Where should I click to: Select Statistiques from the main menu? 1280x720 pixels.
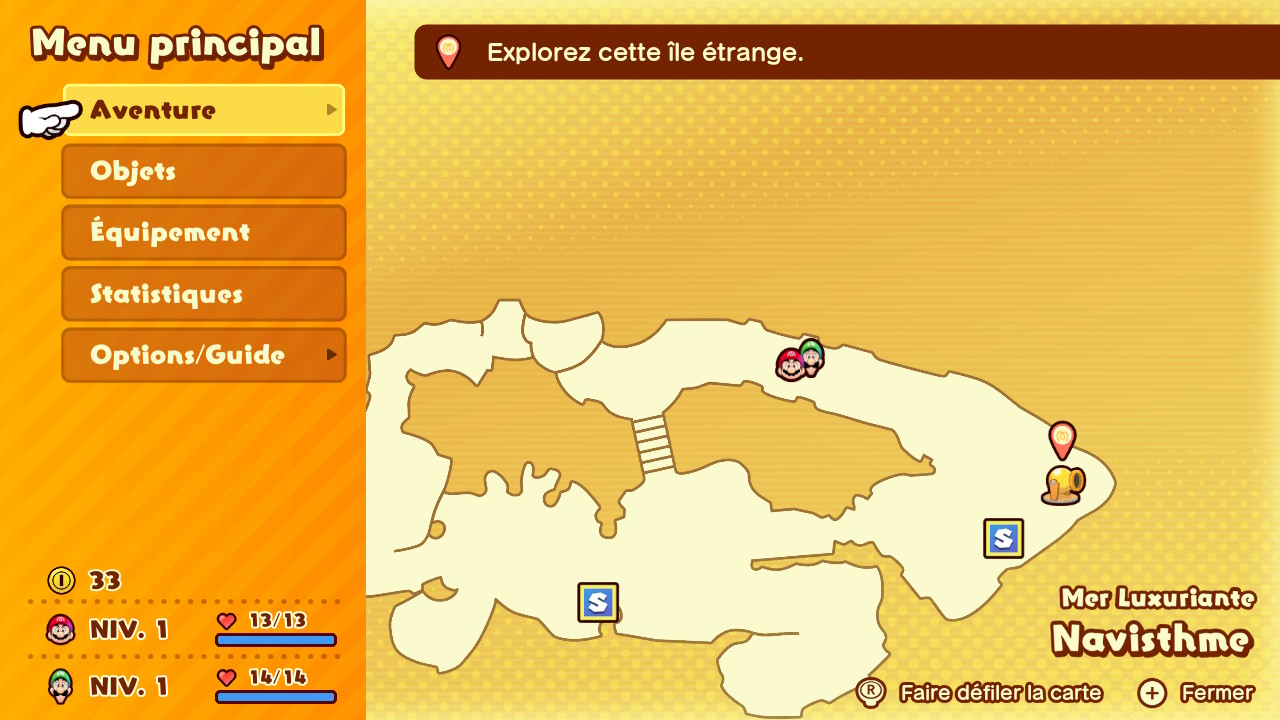pyautogui.click(x=204, y=294)
